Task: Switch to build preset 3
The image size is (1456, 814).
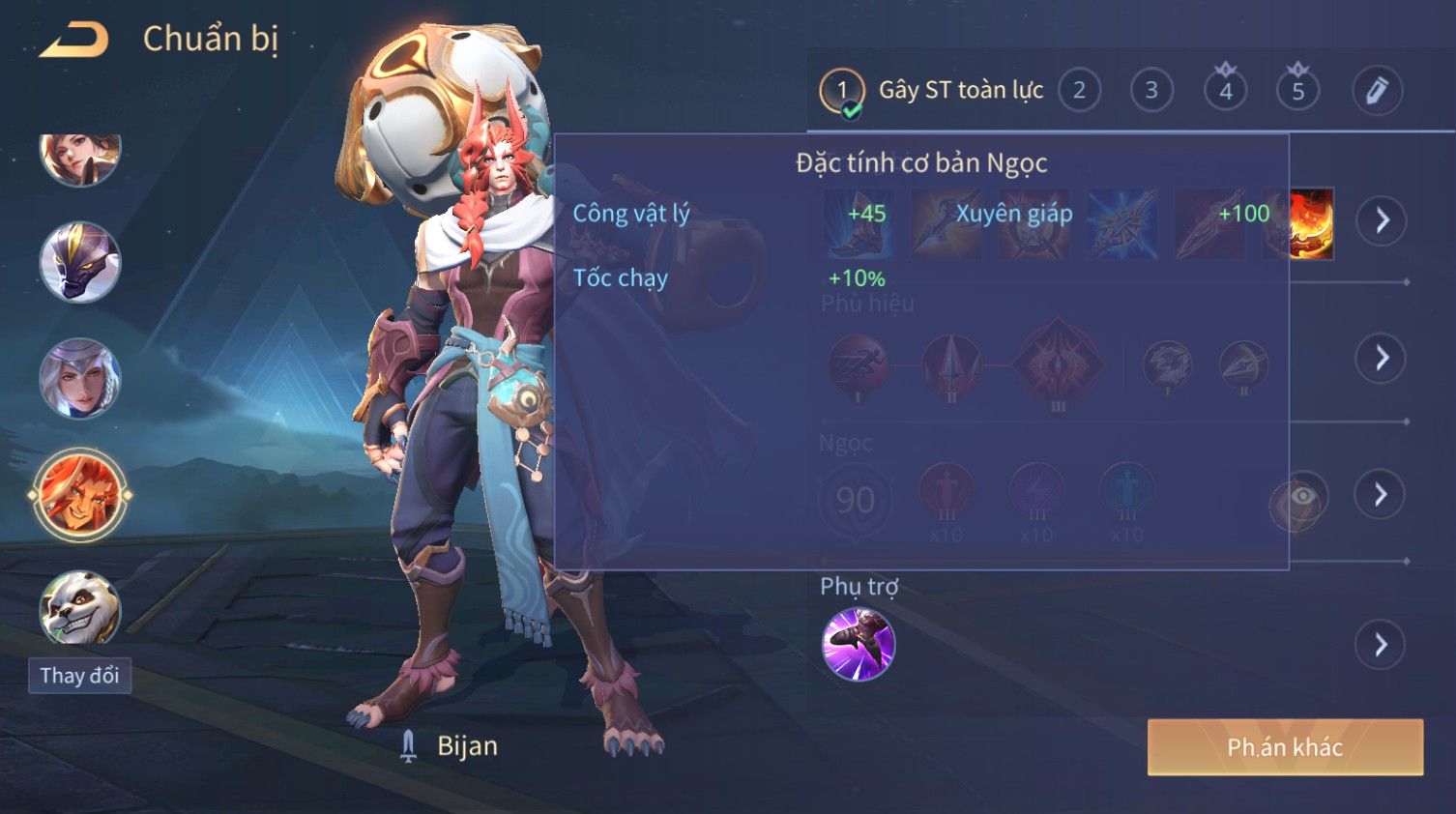Action: [x=1151, y=91]
